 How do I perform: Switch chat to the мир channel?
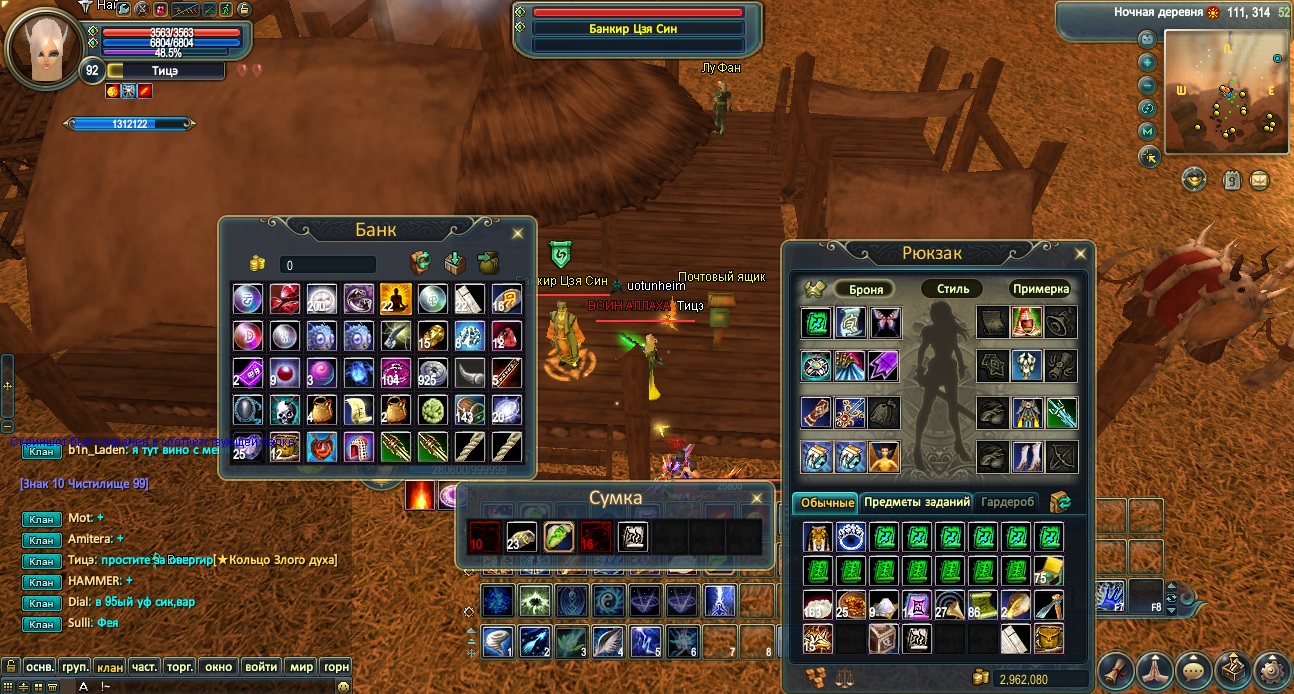(300, 666)
